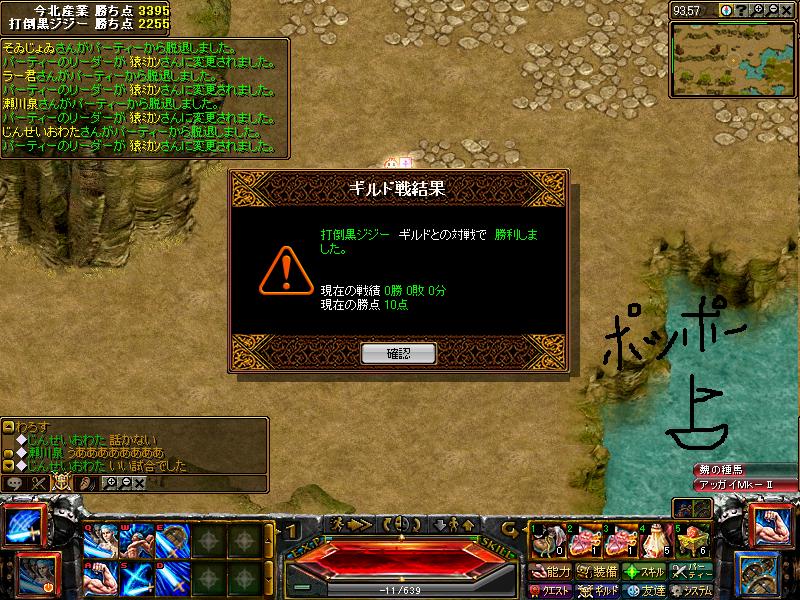Toggle the minimap compass button
Screen dimensions: 800x600
tap(727, 11)
